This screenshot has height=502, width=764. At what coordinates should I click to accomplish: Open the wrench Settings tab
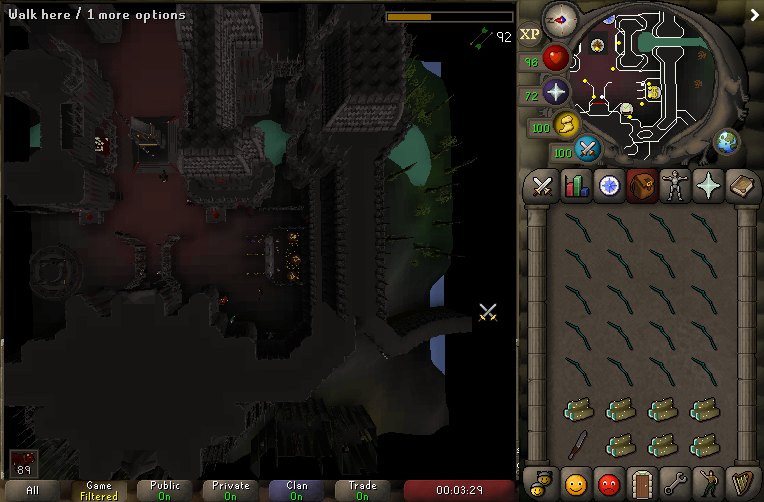(674, 483)
